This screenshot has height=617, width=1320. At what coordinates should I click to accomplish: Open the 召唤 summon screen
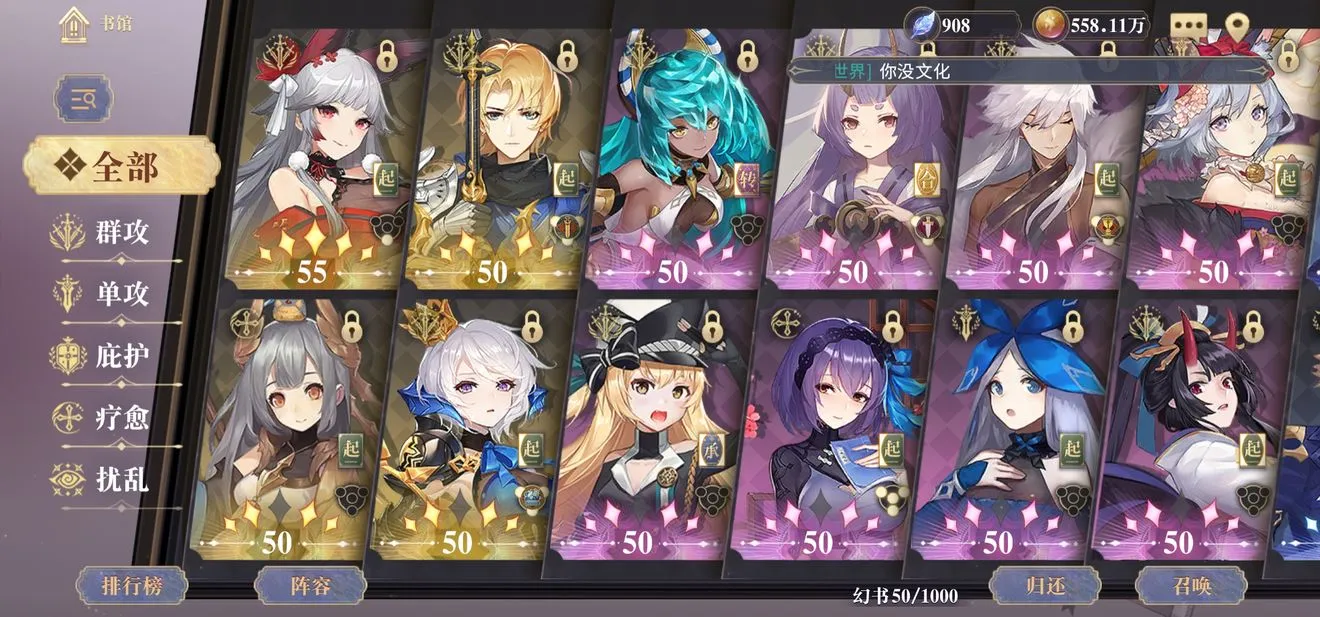[1191, 585]
